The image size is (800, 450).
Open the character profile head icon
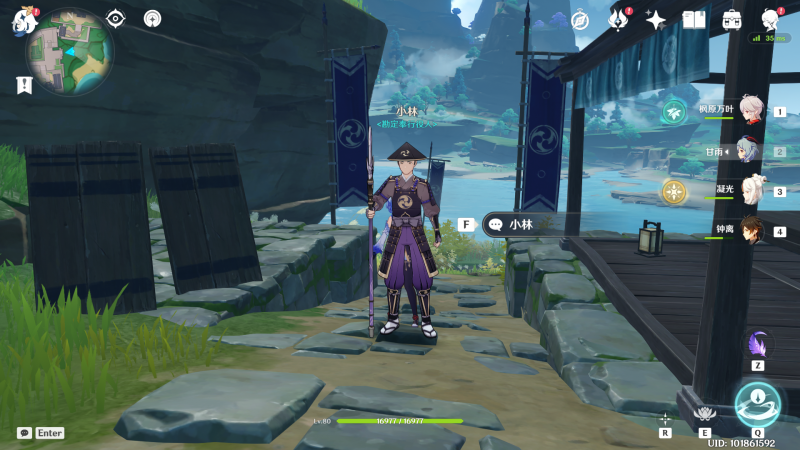coord(769,20)
